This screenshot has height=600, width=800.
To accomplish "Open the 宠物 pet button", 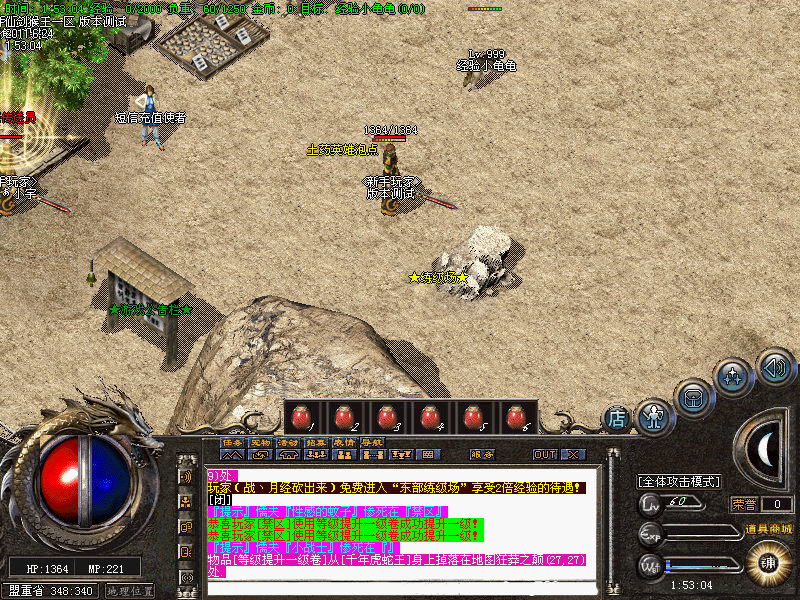I will coord(260,442).
